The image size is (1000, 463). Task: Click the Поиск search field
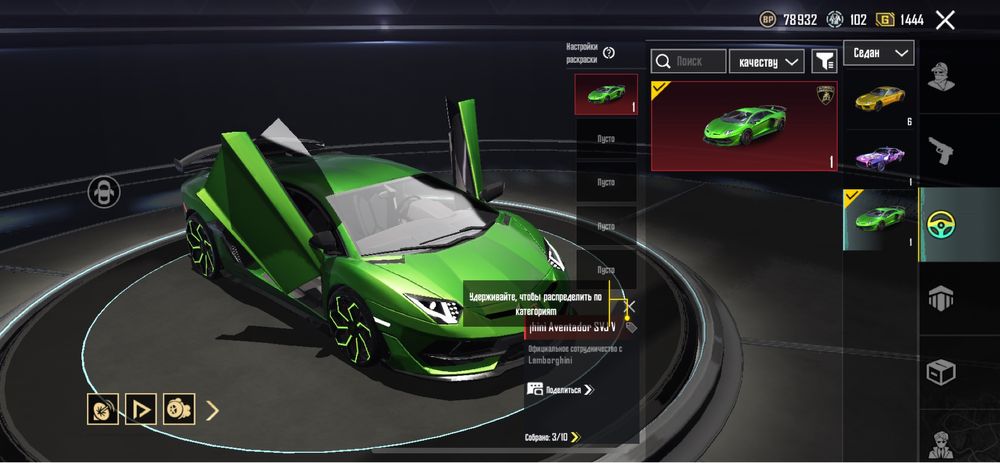pyautogui.click(x=689, y=62)
